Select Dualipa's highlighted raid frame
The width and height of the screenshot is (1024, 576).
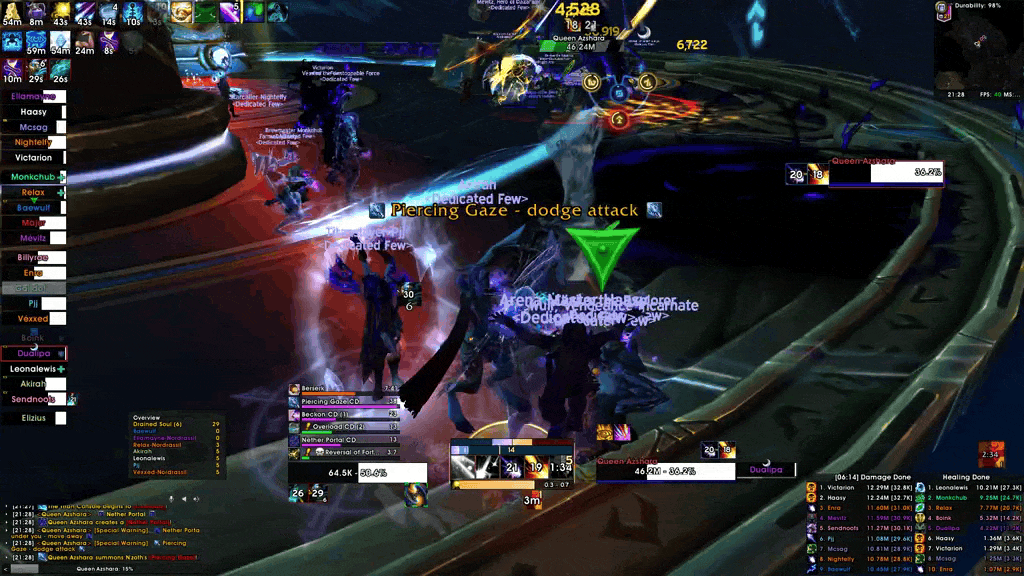point(34,353)
